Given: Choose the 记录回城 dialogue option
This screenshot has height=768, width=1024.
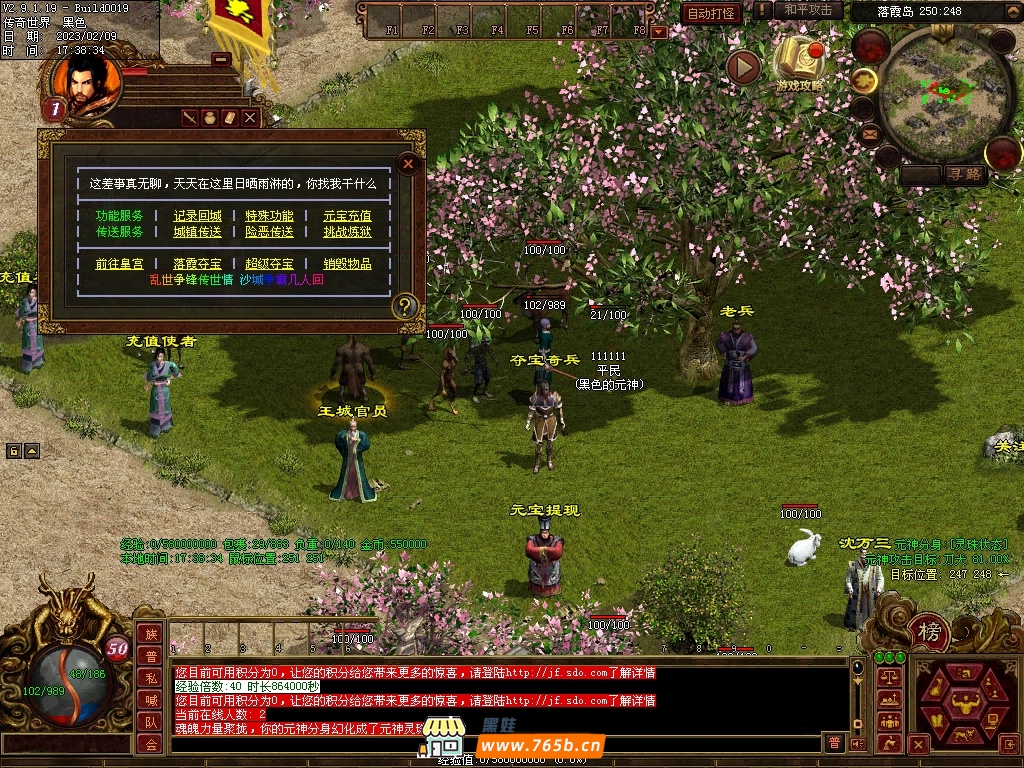Looking at the screenshot, I should [198, 215].
